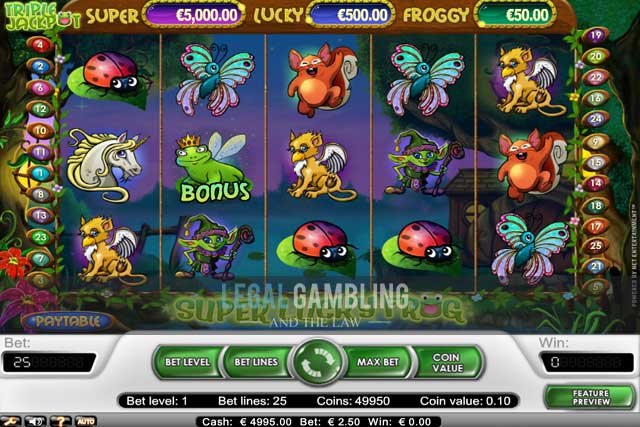640x427 pixels.
Task: Increase the Bet Level
Action: click(186, 360)
